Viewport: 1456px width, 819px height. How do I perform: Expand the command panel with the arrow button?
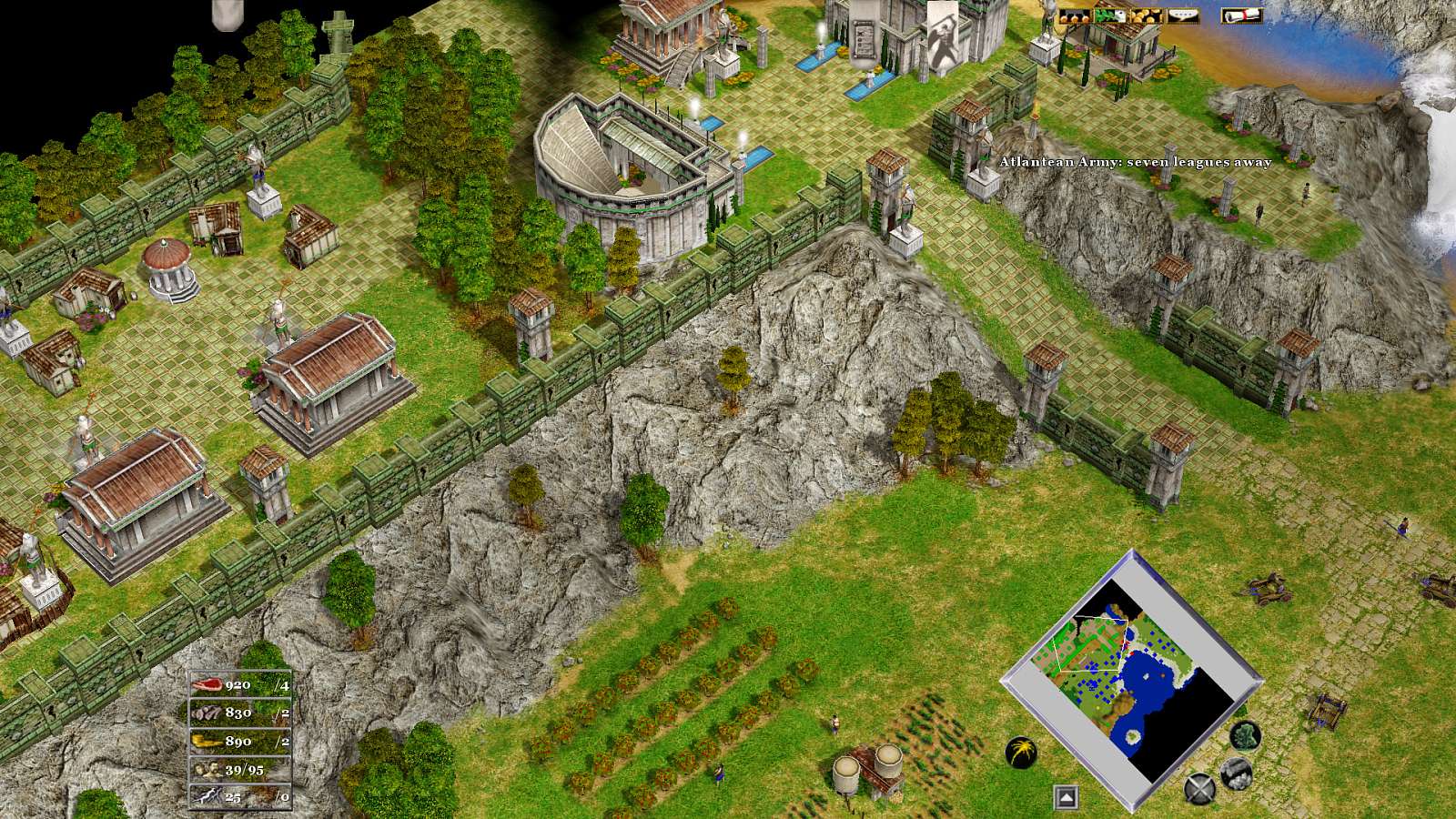coord(1067,796)
